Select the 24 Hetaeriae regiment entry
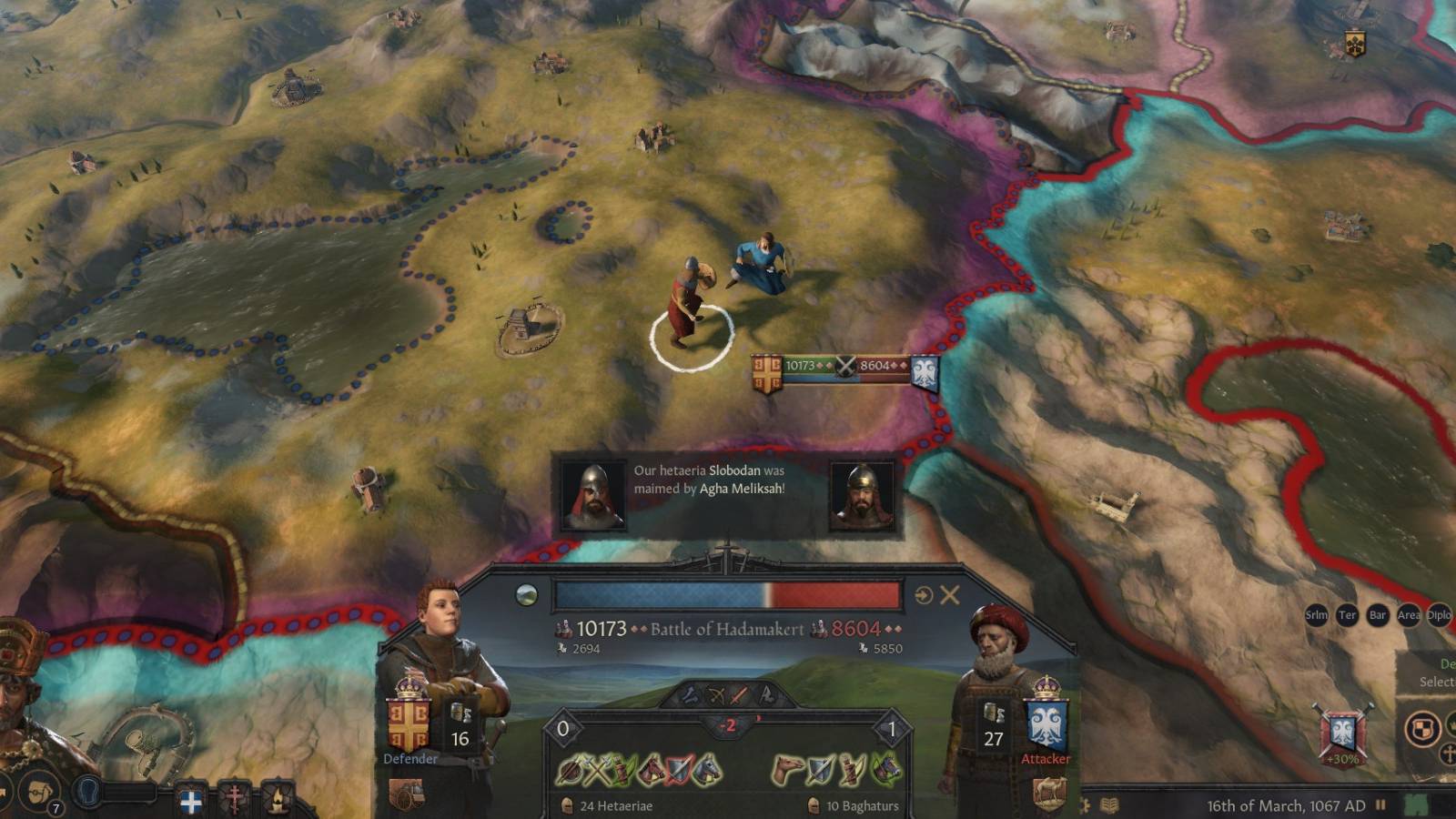This screenshot has height=819, width=1456. click(618, 806)
